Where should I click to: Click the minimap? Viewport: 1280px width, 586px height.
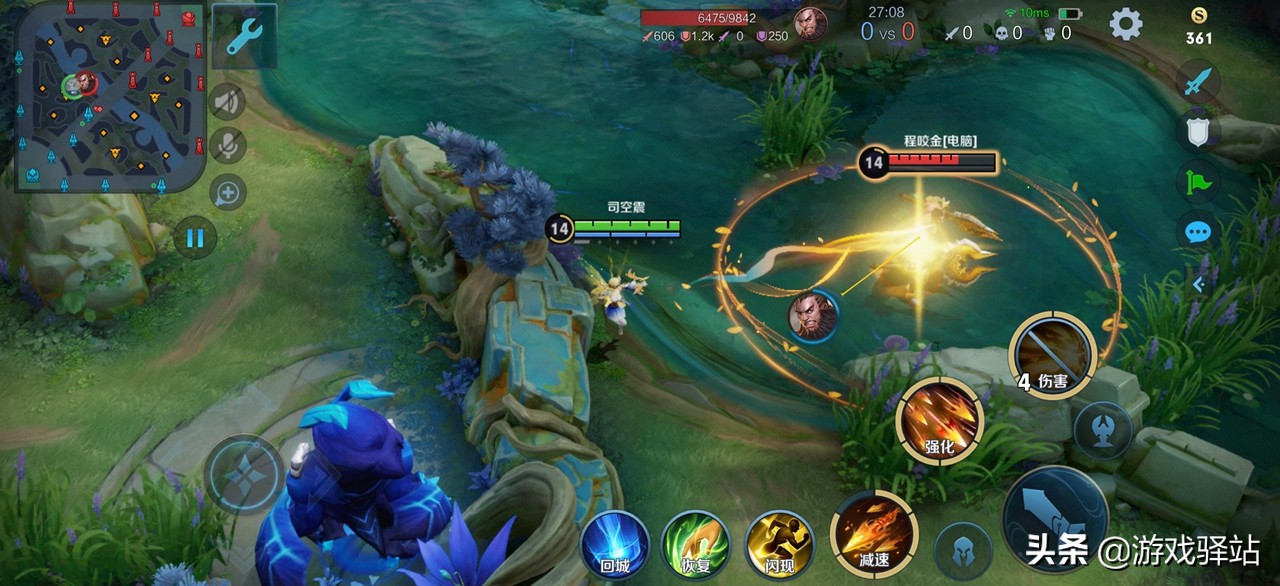click(110, 96)
